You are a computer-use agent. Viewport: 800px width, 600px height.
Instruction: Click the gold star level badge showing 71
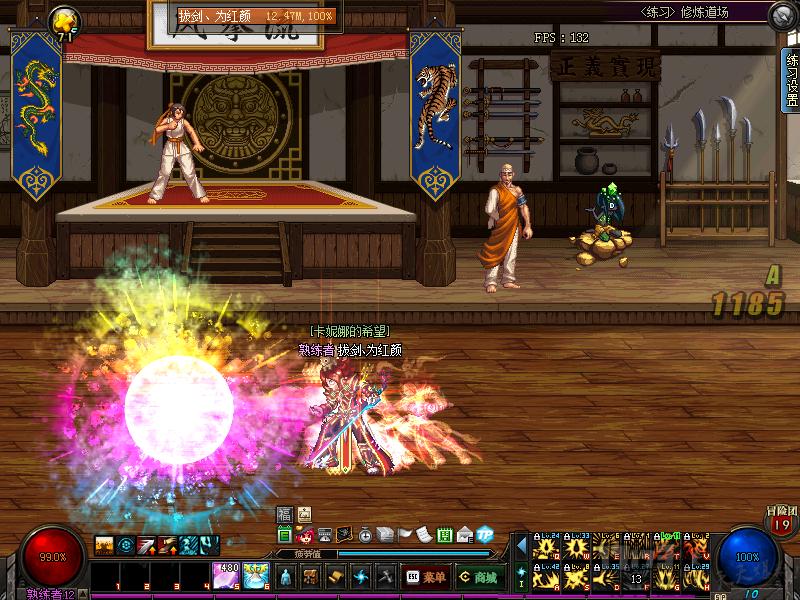(x=66, y=22)
